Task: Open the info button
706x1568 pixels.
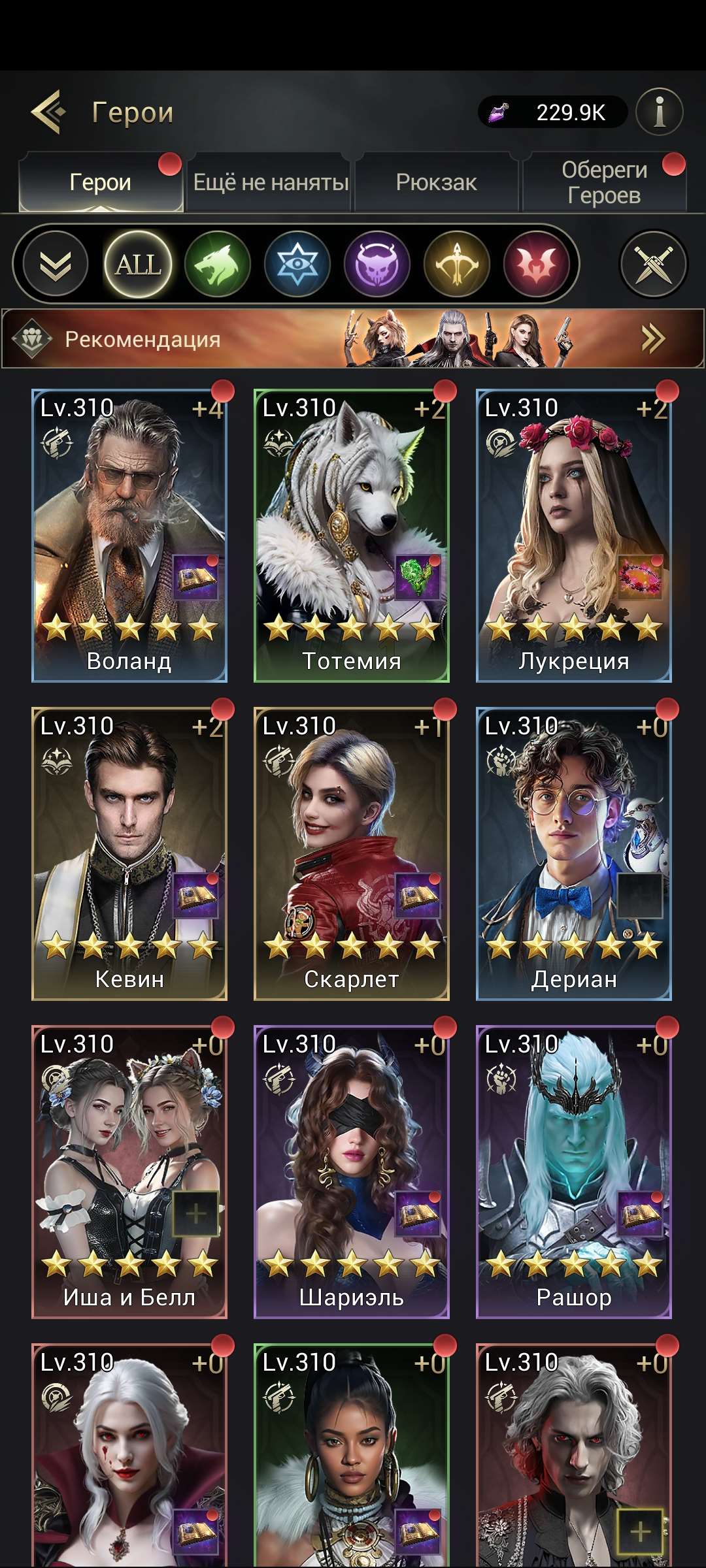Action: tap(659, 112)
